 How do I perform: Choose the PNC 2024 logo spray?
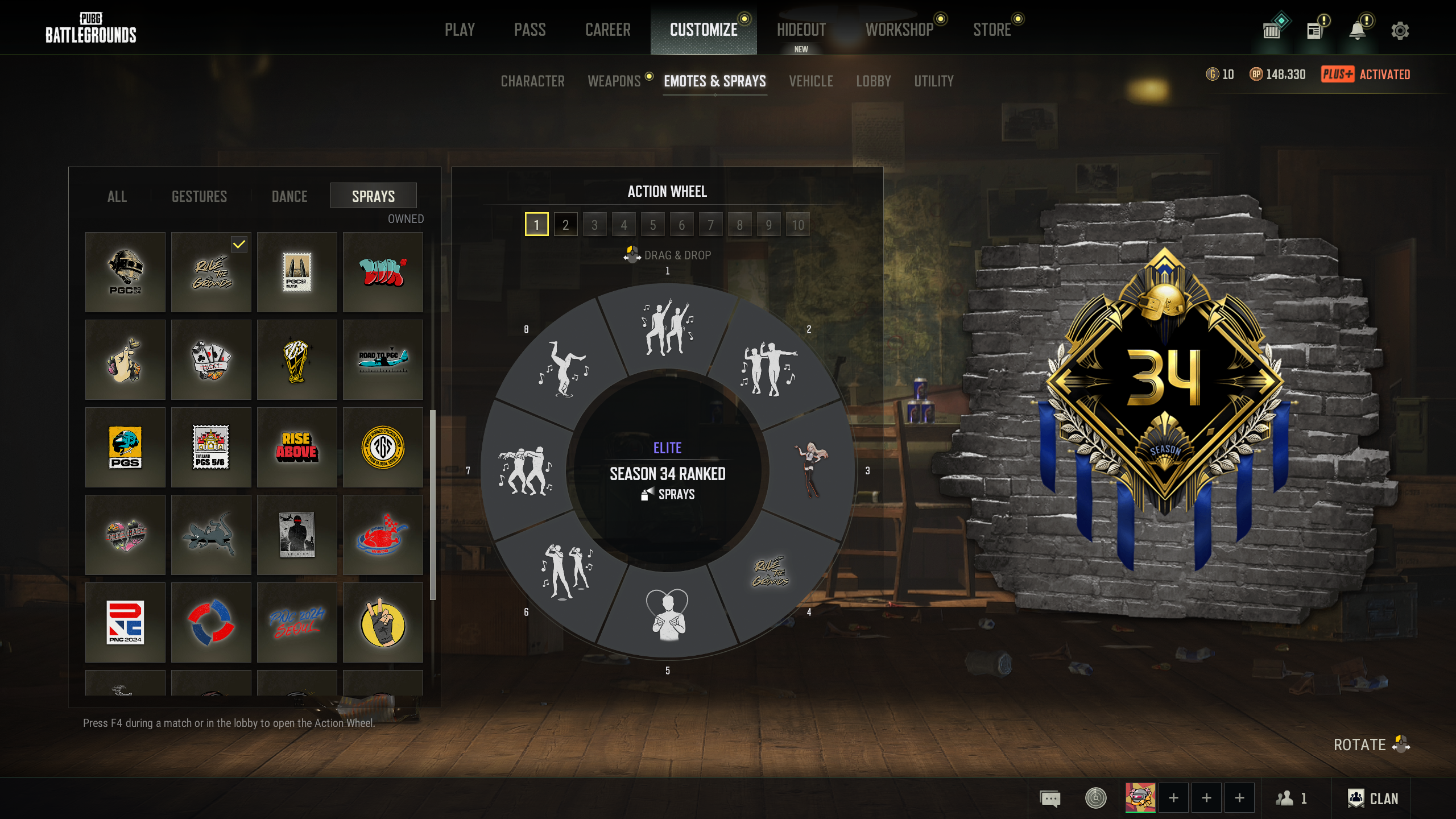125,622
